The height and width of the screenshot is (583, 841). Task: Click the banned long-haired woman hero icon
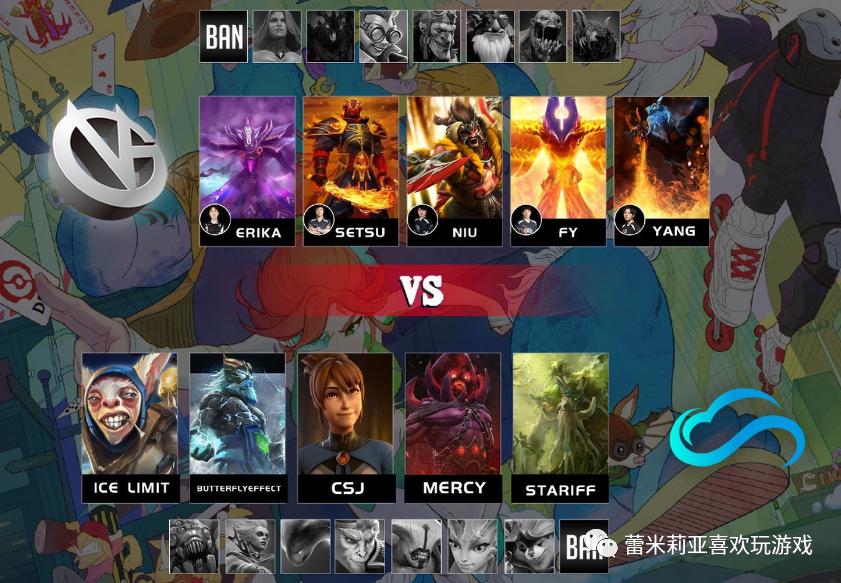(x=277, y=37)
